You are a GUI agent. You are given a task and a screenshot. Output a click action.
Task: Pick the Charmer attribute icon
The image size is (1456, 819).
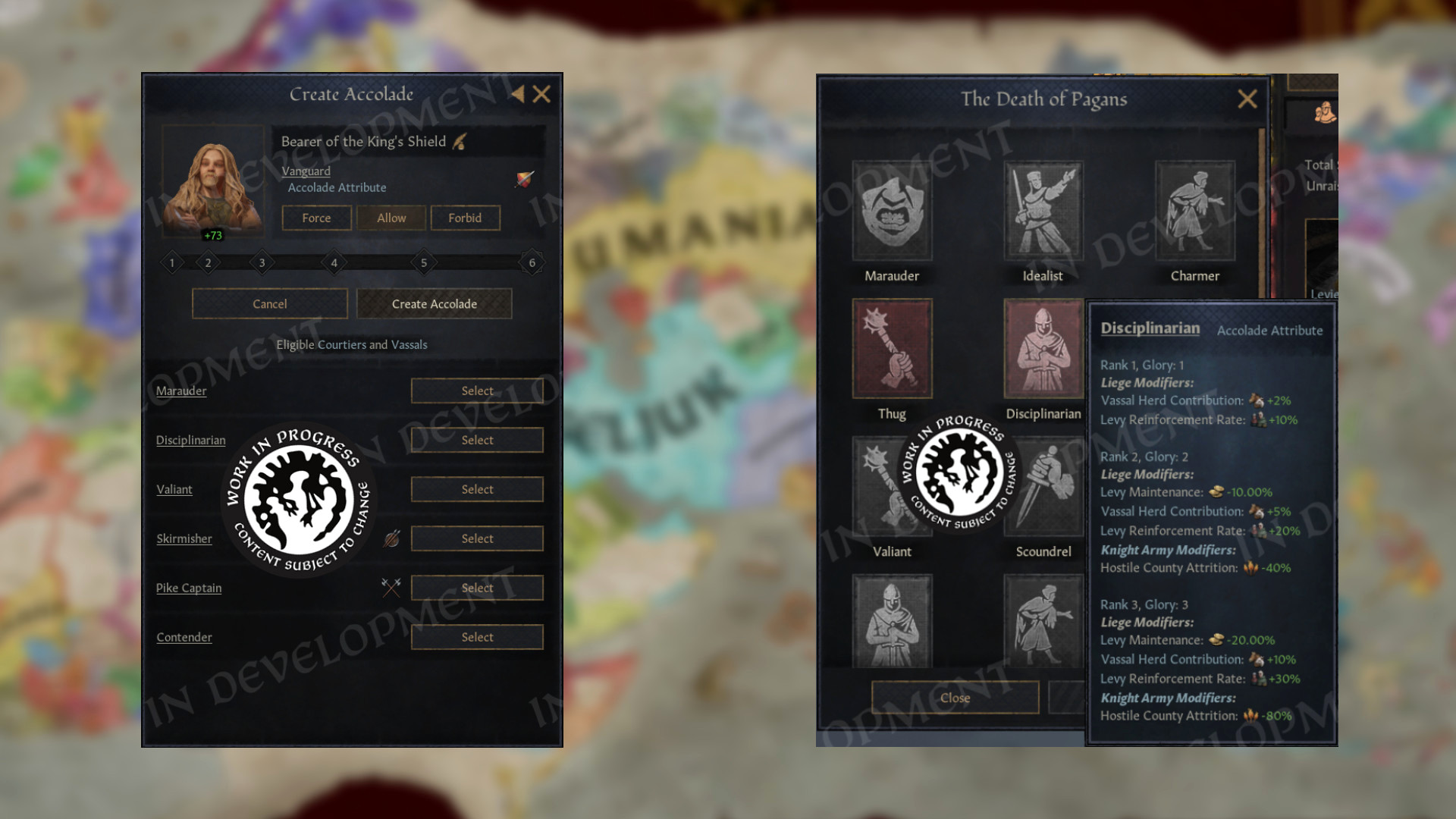[1195, 211]
